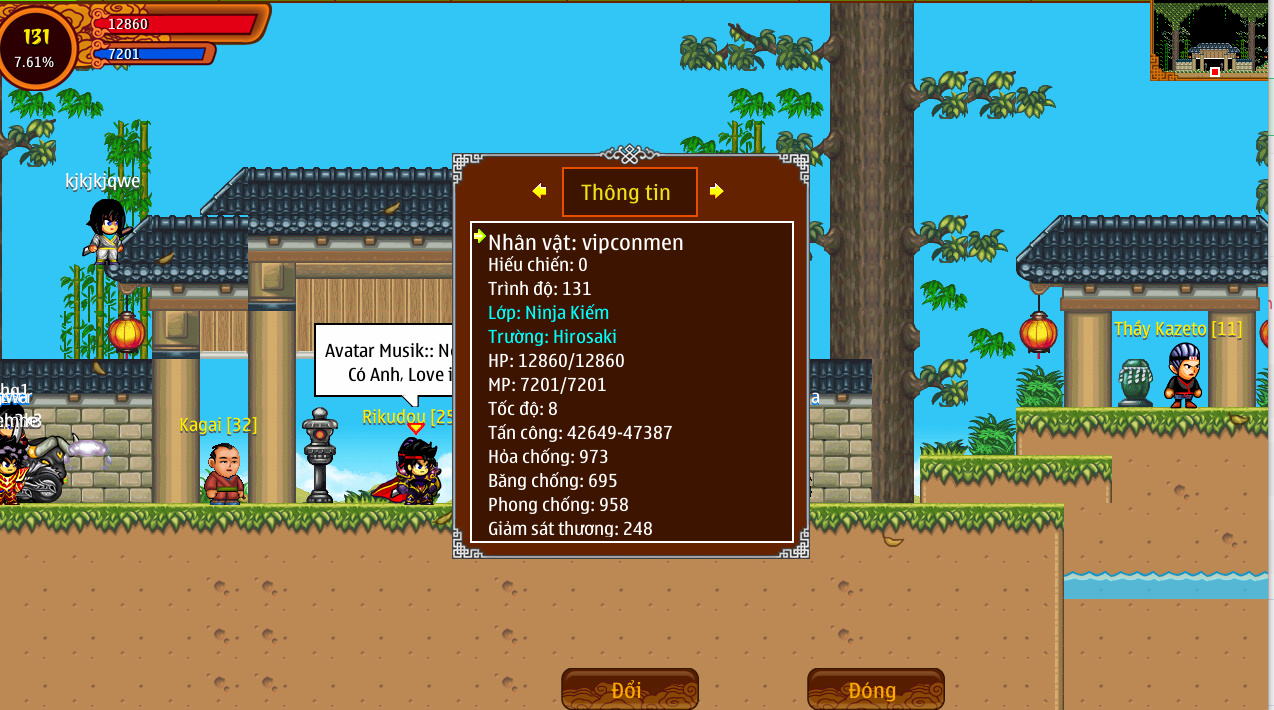
Task: Go to next tab with right arrow
Action: (x=716, y=191)
